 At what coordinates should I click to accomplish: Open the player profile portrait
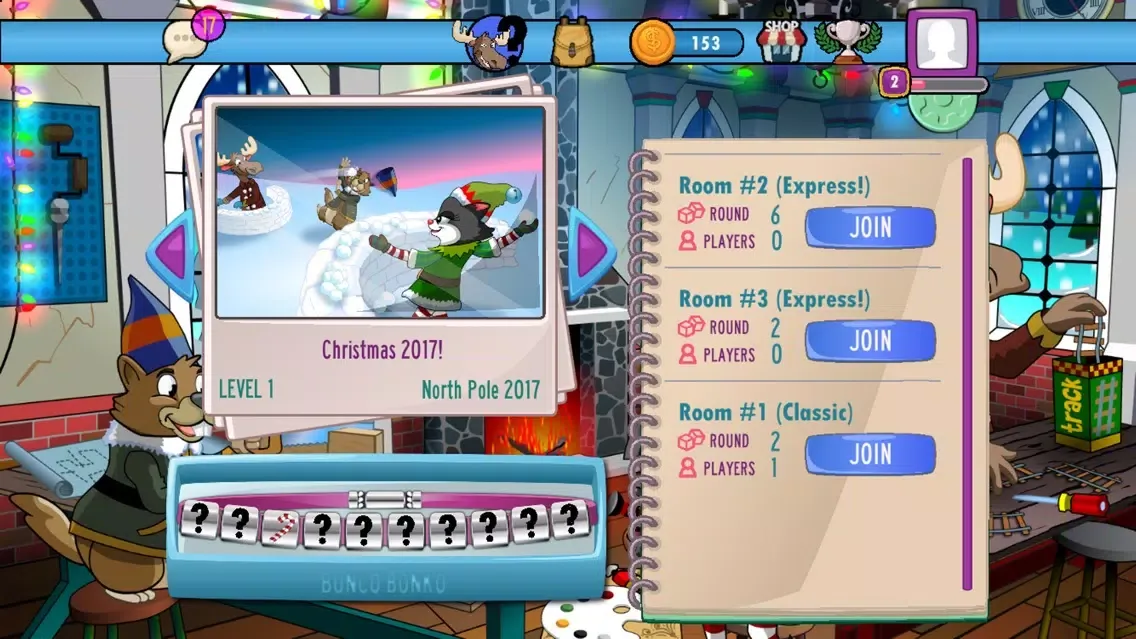point(941,43)
